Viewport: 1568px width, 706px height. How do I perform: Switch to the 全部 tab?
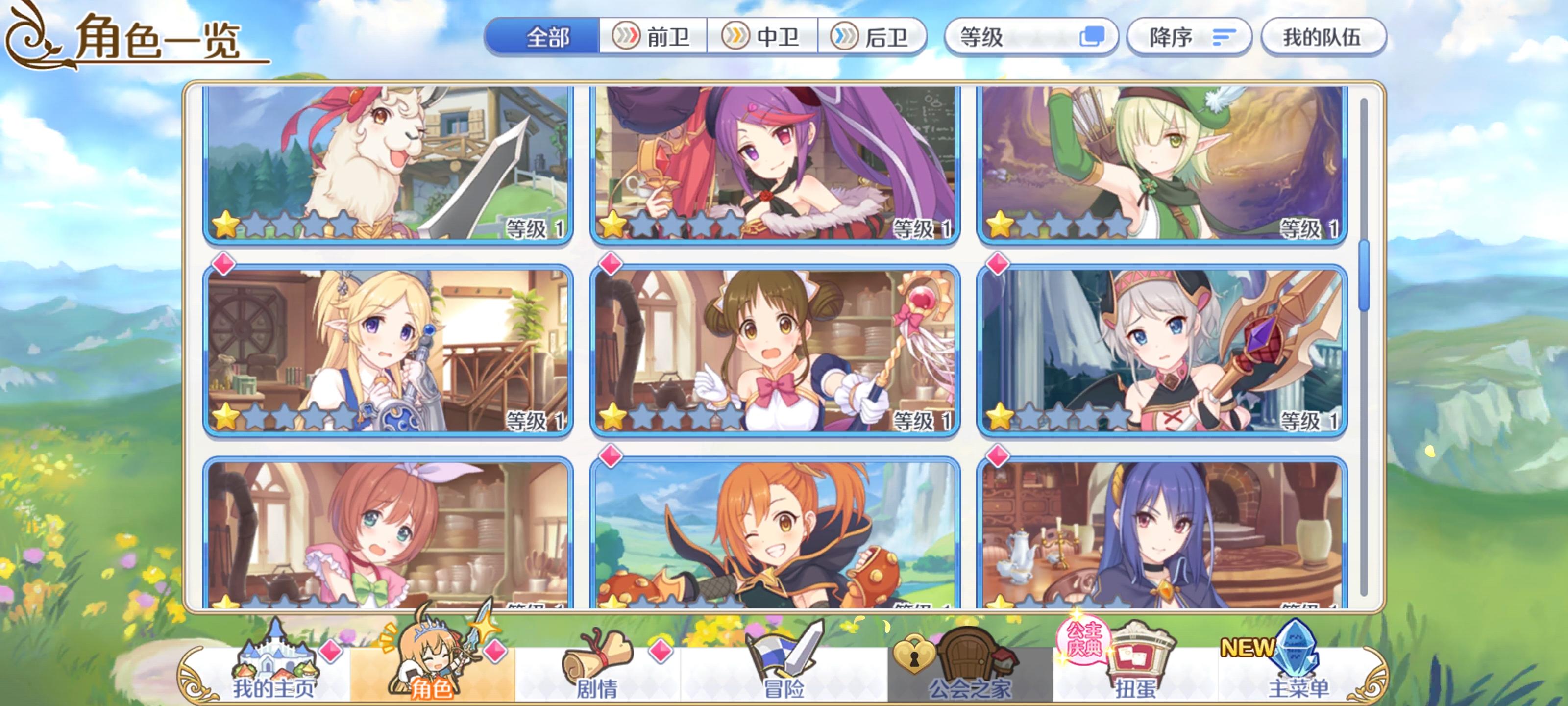547,37
